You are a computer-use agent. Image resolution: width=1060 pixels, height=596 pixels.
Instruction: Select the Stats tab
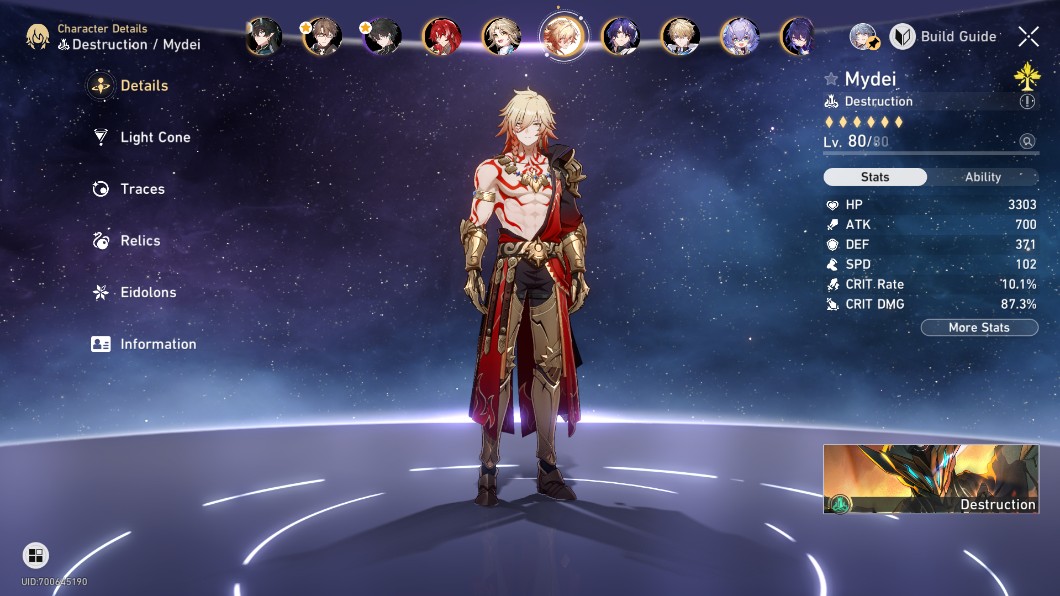click(875, 177)
